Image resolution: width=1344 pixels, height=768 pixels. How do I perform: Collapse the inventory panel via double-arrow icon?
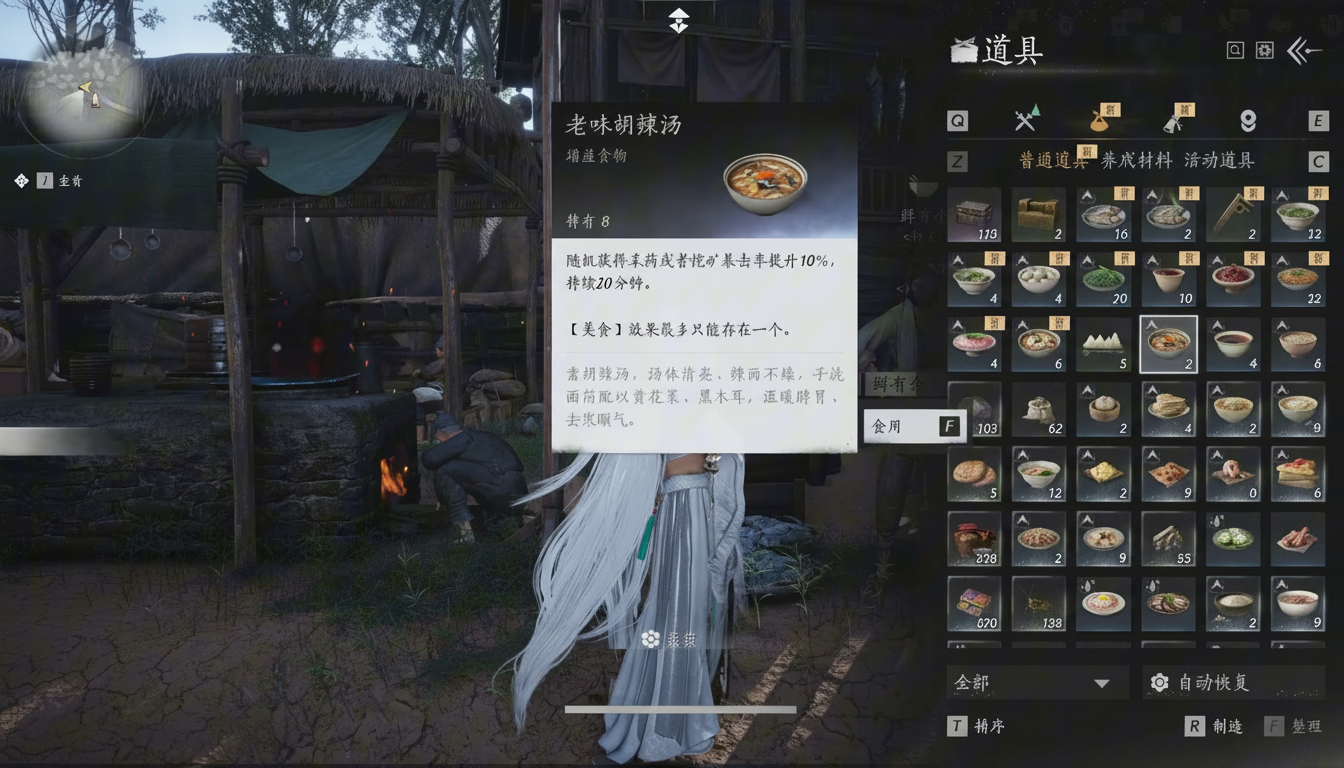pos(1300,48)
